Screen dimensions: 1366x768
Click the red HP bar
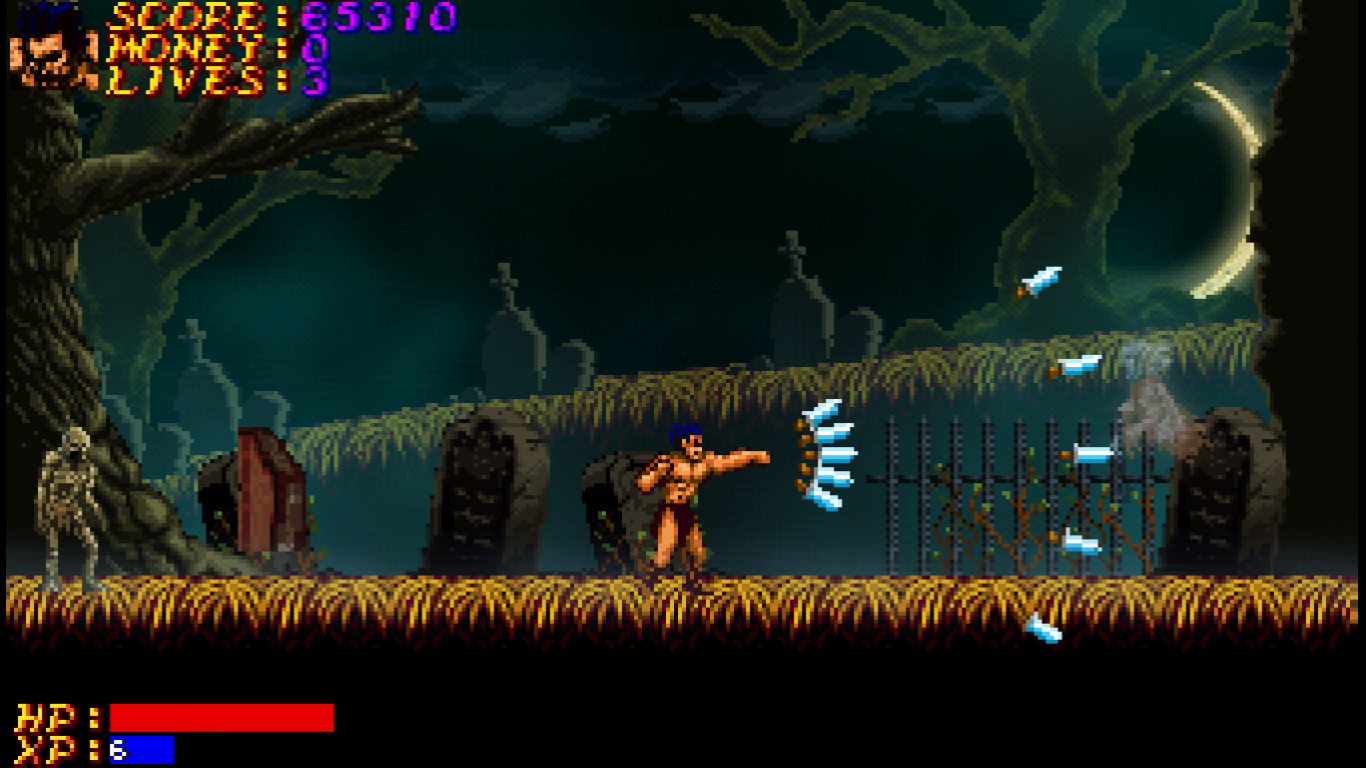tap(220, 716)
